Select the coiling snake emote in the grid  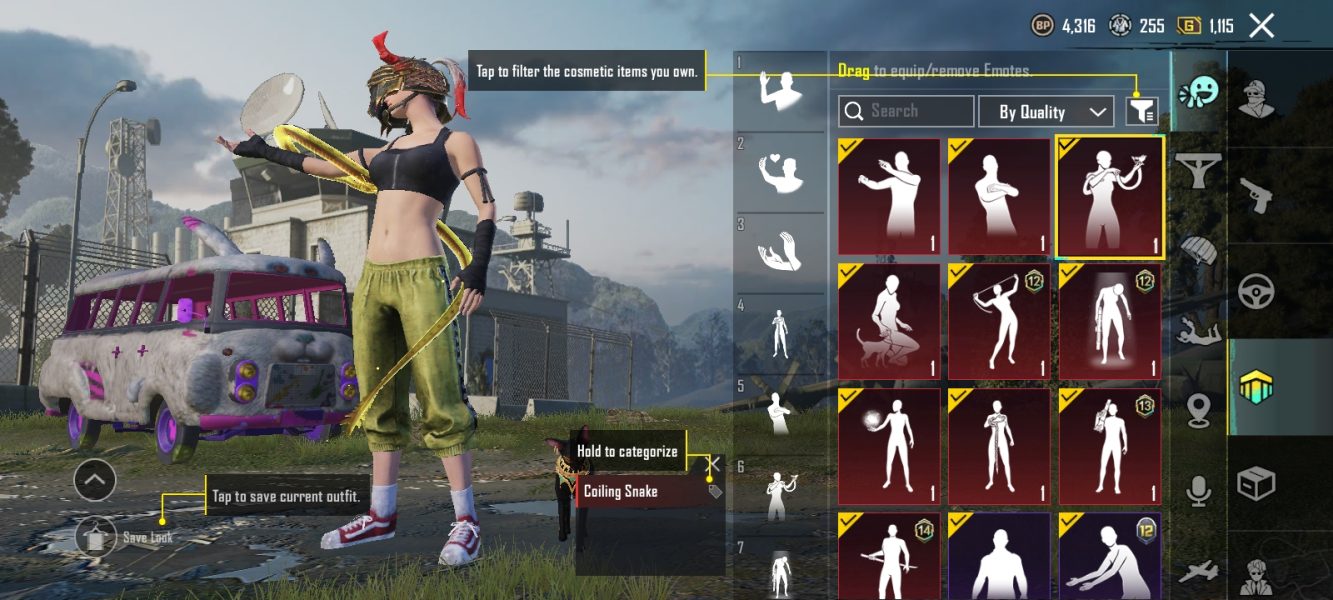(1110, 196)
